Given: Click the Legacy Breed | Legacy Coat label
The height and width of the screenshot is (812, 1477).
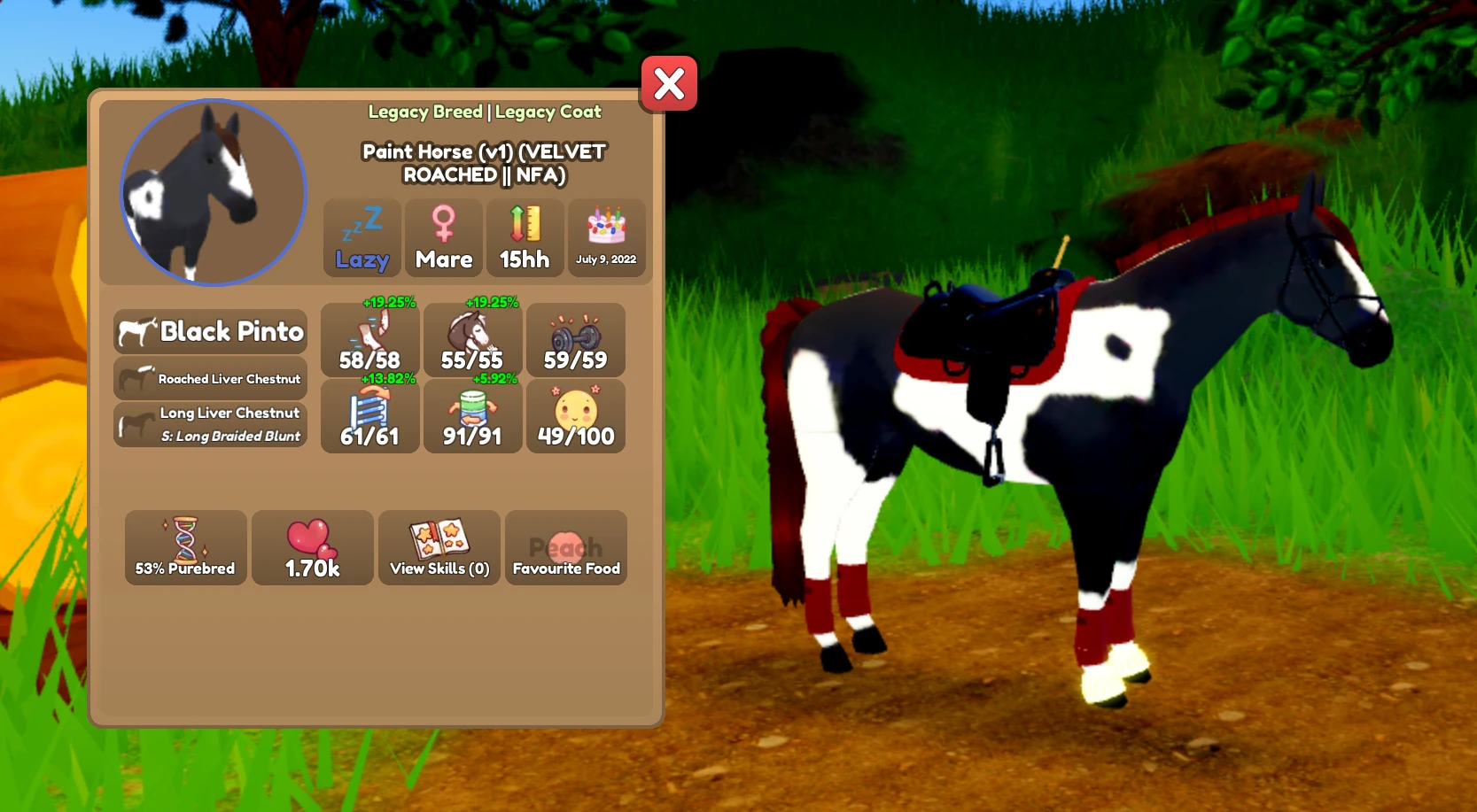Looking at the screenshot, I should tap(485, 112).
